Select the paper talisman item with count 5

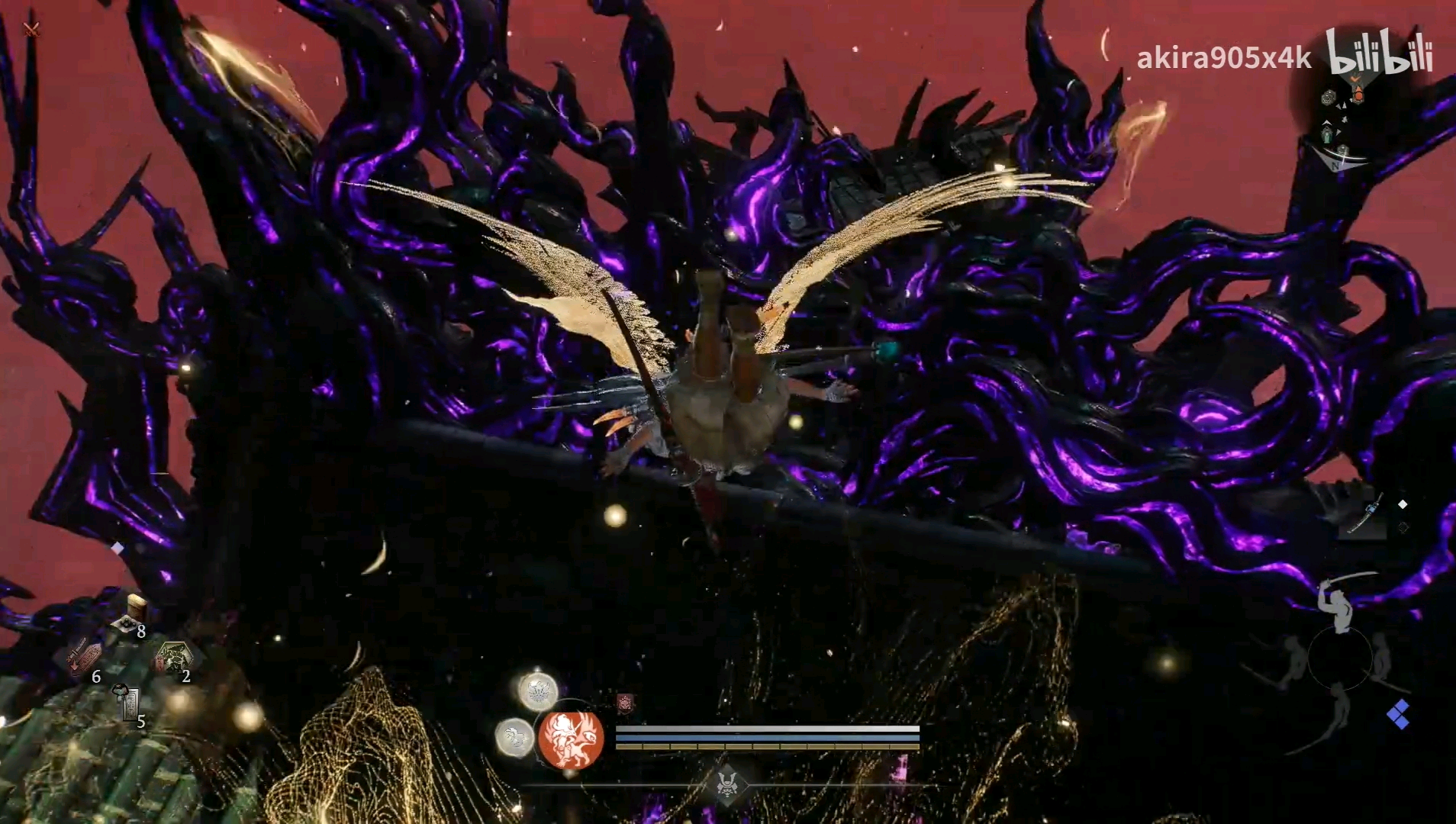(128, 703)
